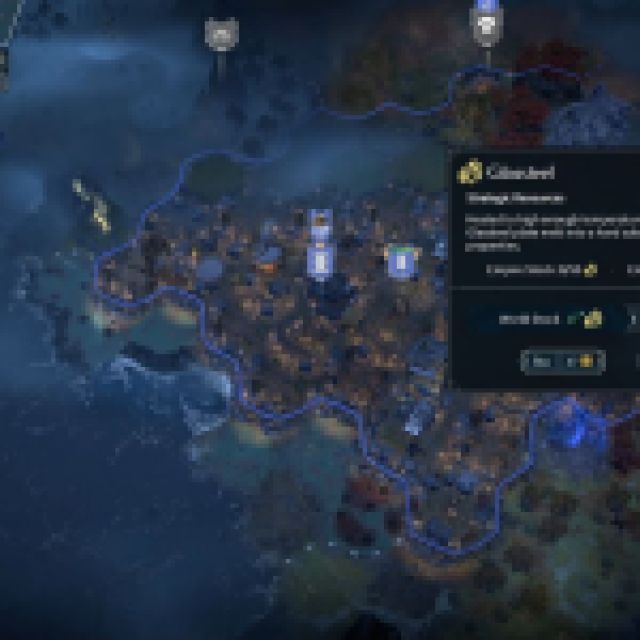
Task: Select the tall stacked blue army banner
Action: [x=321, y=246]
